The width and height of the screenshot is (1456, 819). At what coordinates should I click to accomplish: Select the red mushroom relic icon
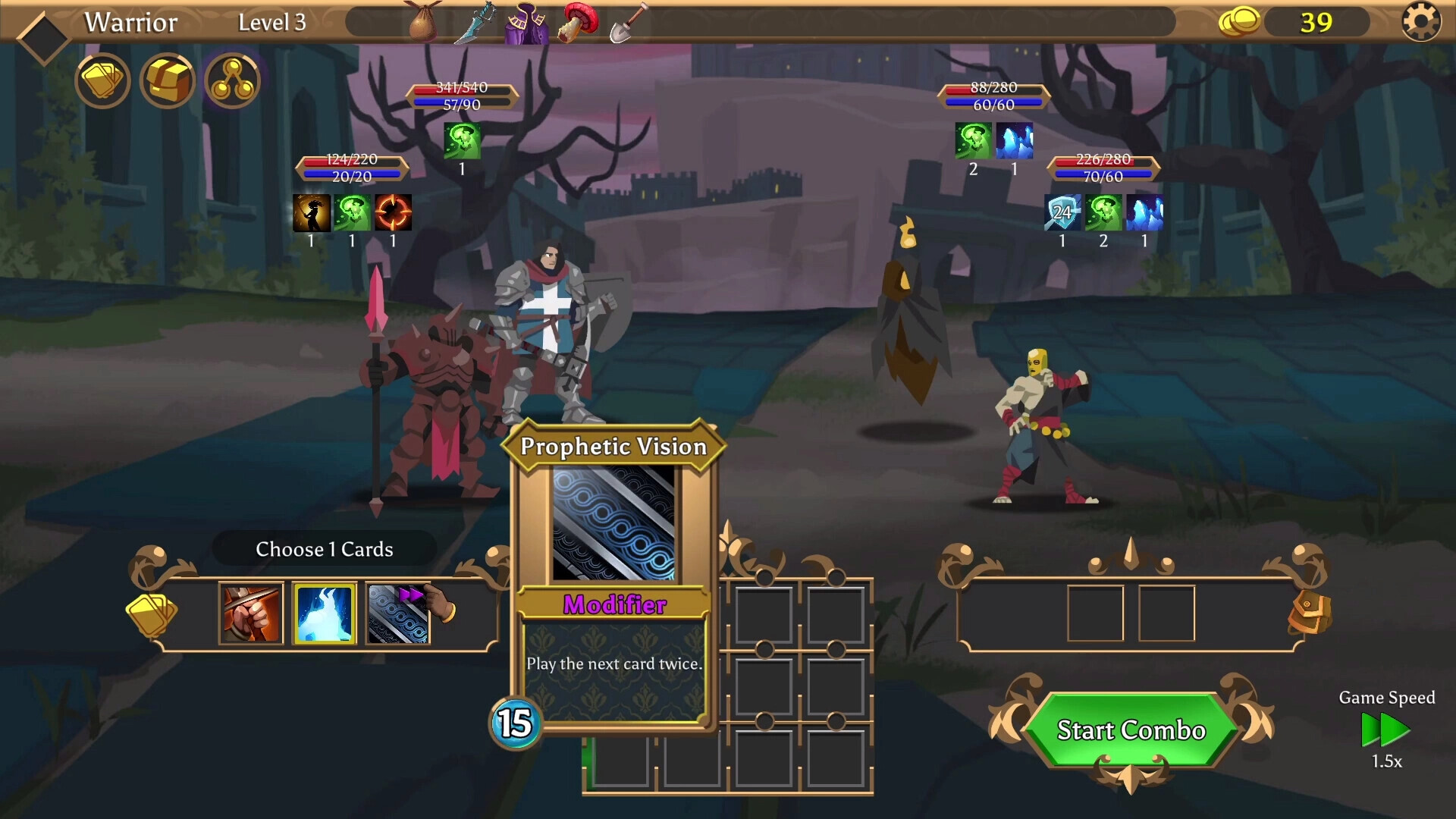(578, 21)
